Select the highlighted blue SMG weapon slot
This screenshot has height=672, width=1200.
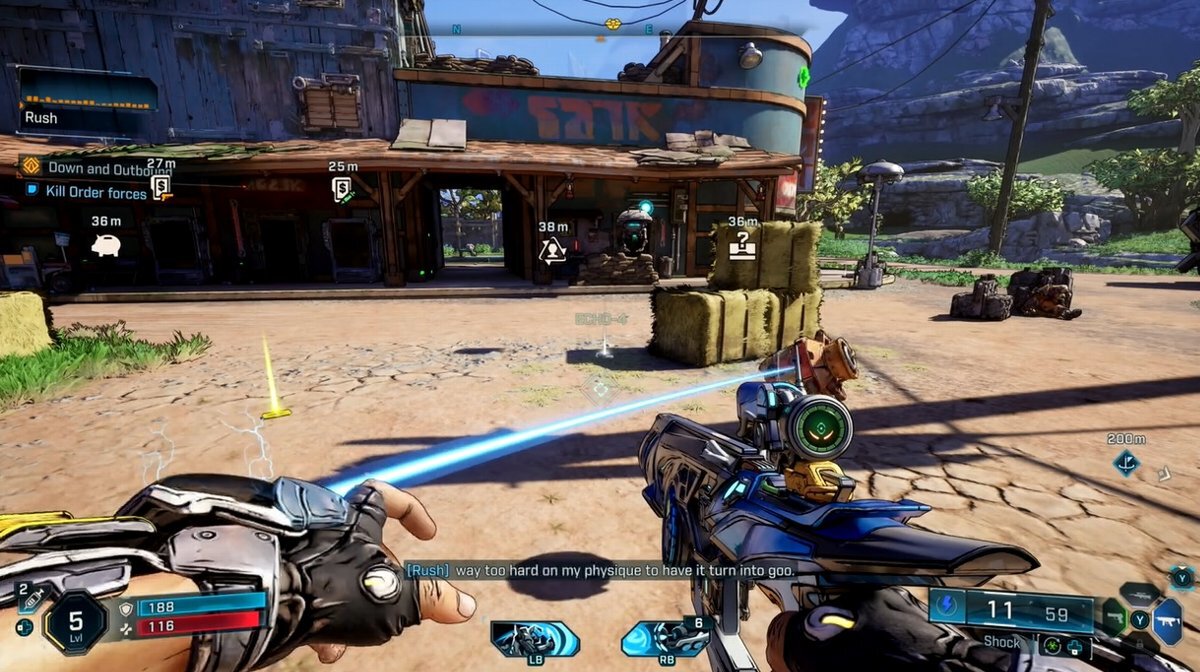1168,618
